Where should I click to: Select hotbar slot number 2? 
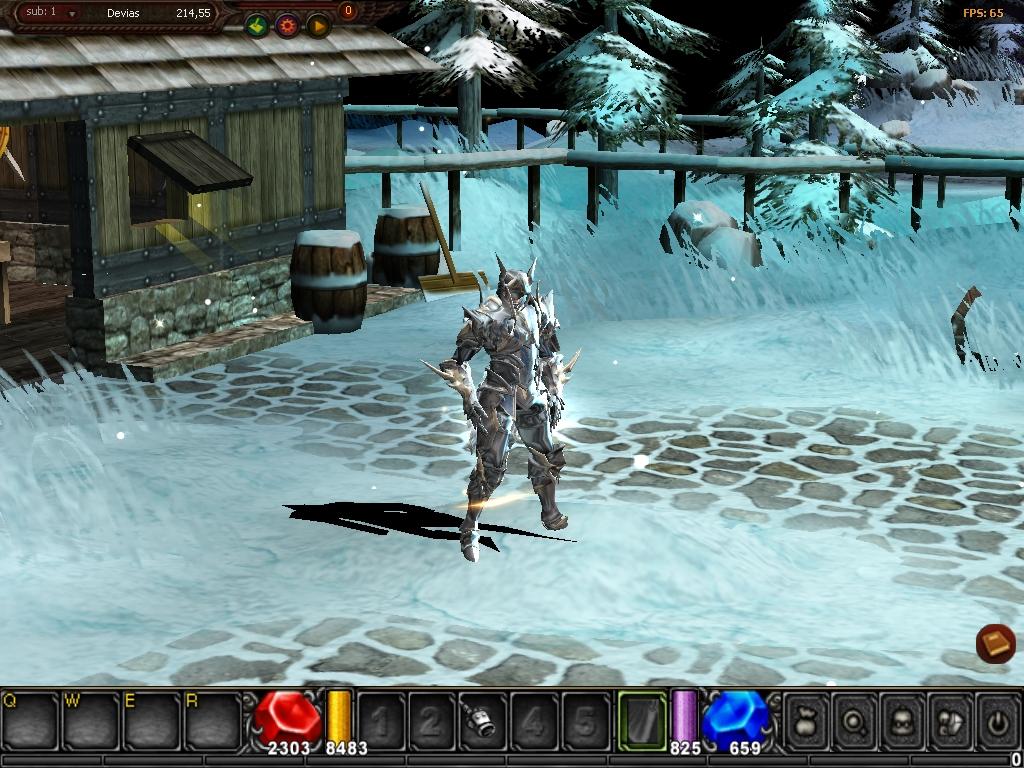(x=430, y=720)
